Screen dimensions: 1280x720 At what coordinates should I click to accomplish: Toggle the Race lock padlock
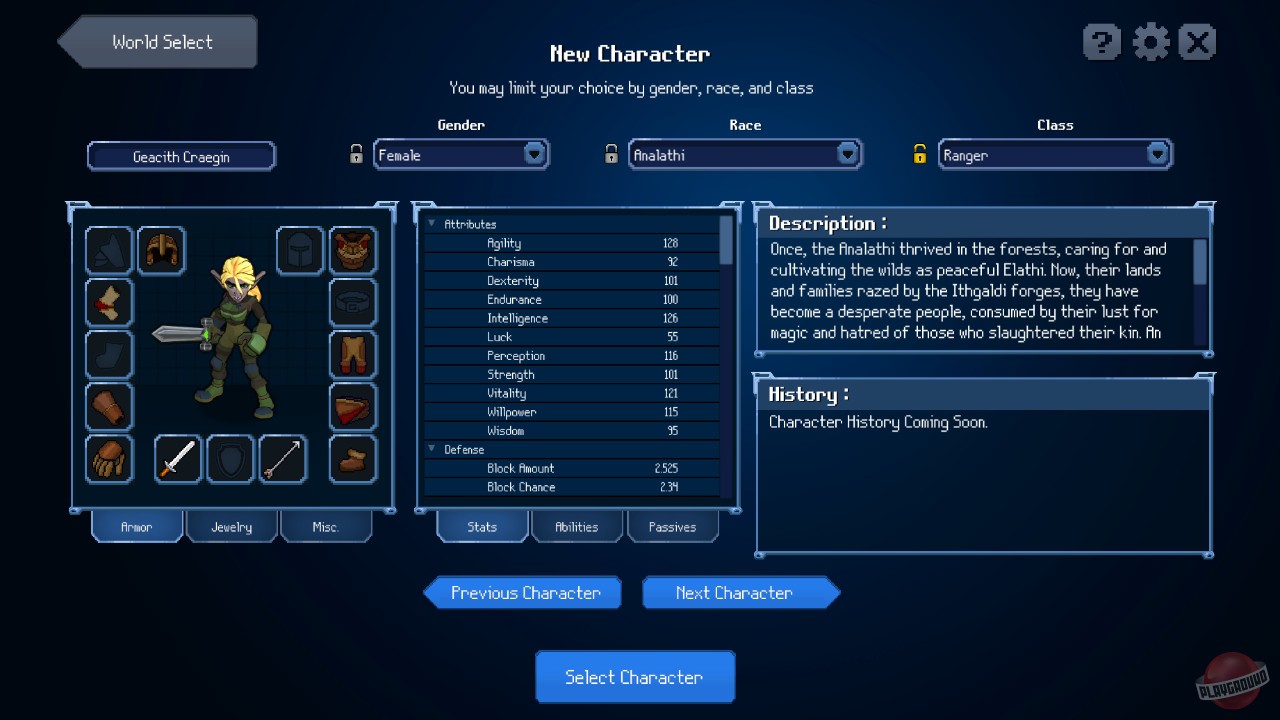(x=611, y=153)
